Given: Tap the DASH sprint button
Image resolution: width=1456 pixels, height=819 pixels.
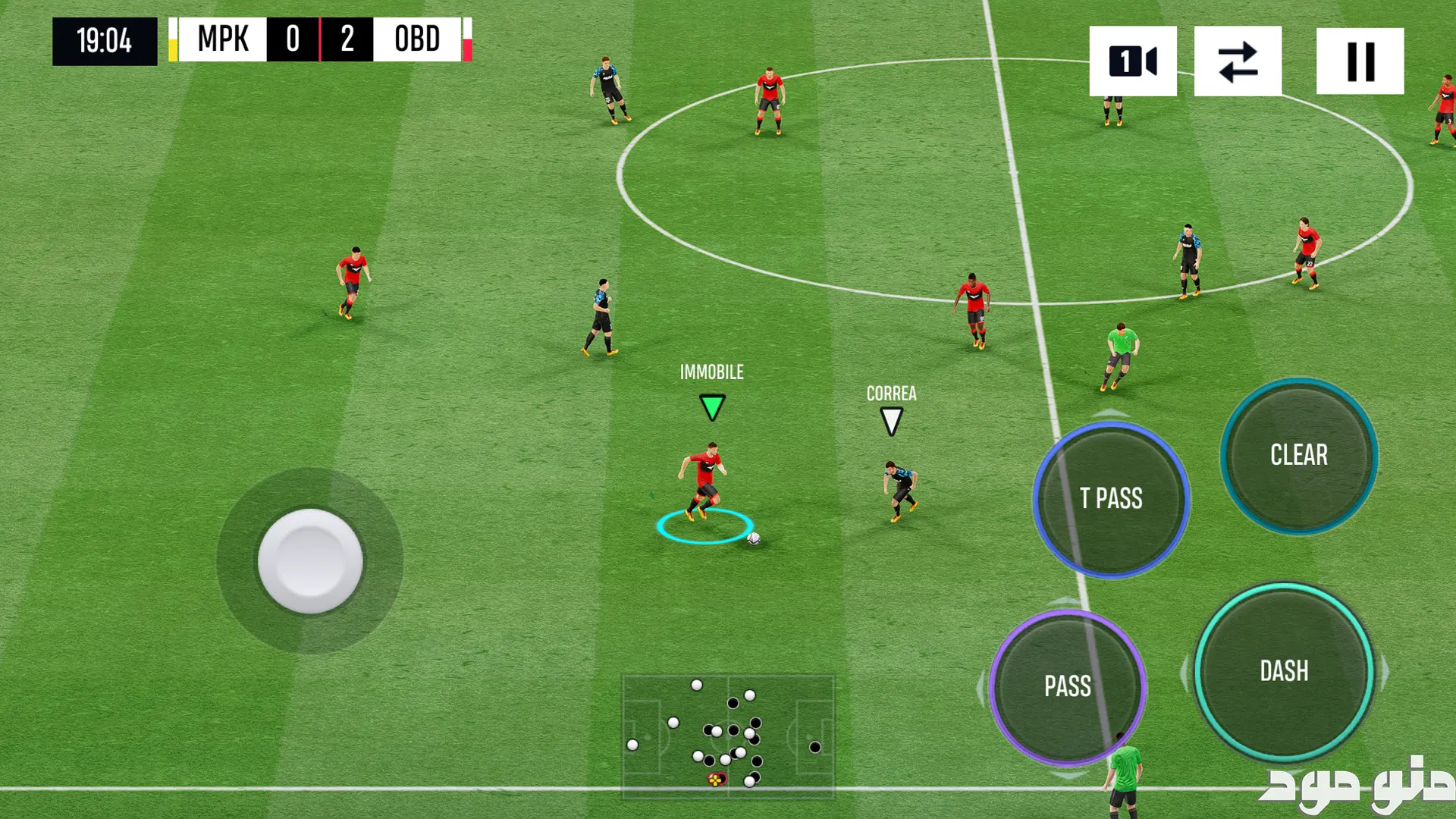Looking at the screenshot, I should click(x=1284, y=672).
